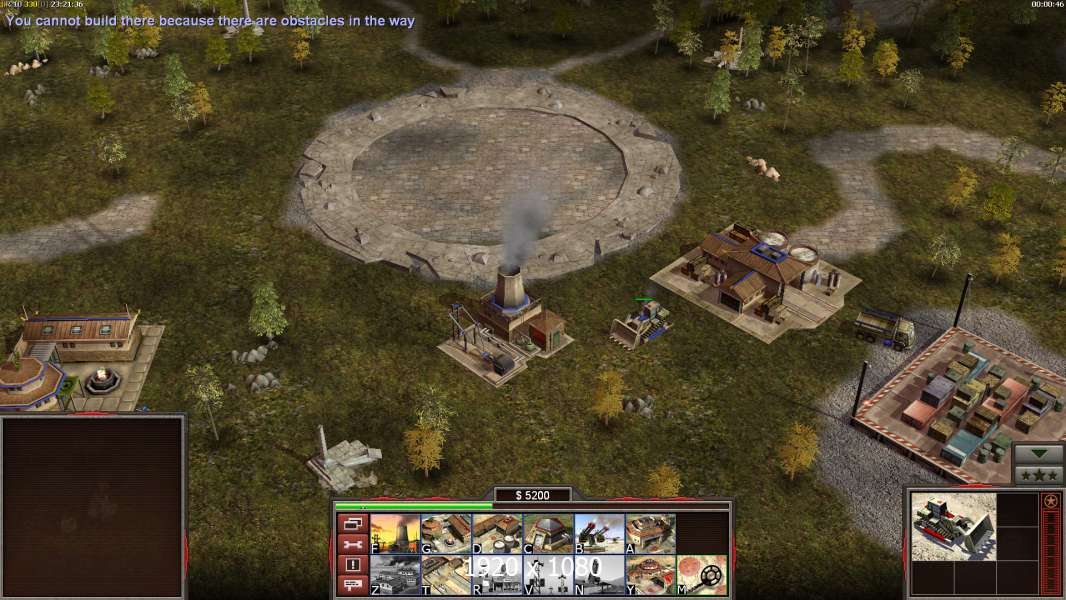
Task: Open the overlapping-windows options button
Action: click(x=351, y=523)
